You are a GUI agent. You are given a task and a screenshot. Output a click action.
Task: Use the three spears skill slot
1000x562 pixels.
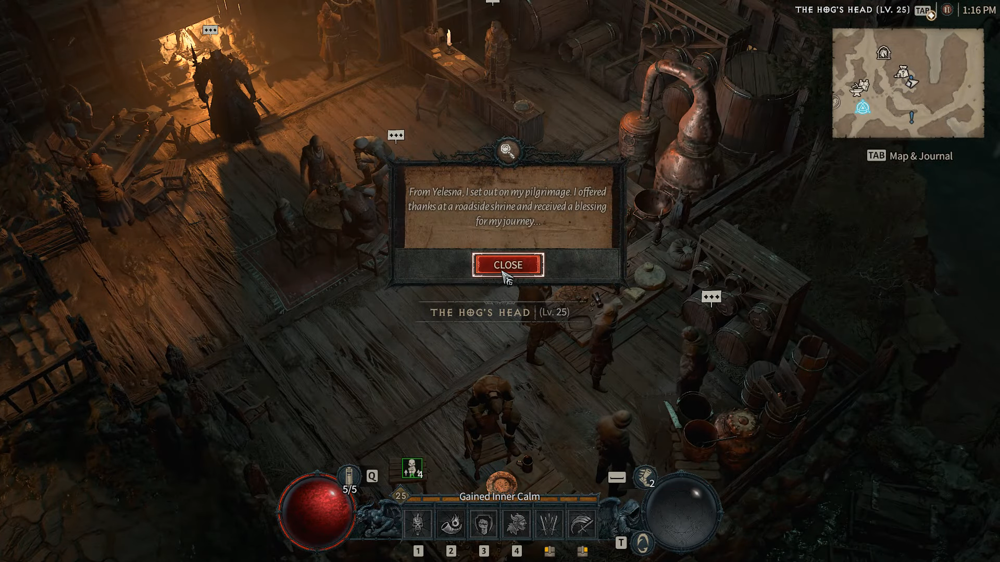[549, 523]
